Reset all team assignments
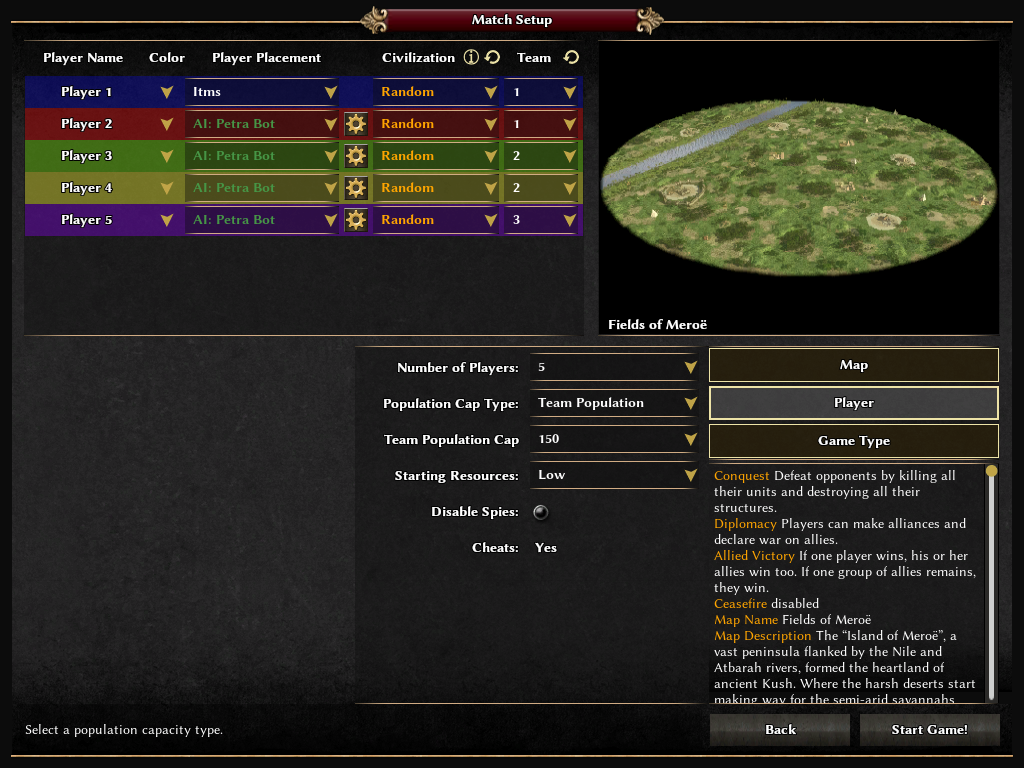 point(571,58)
